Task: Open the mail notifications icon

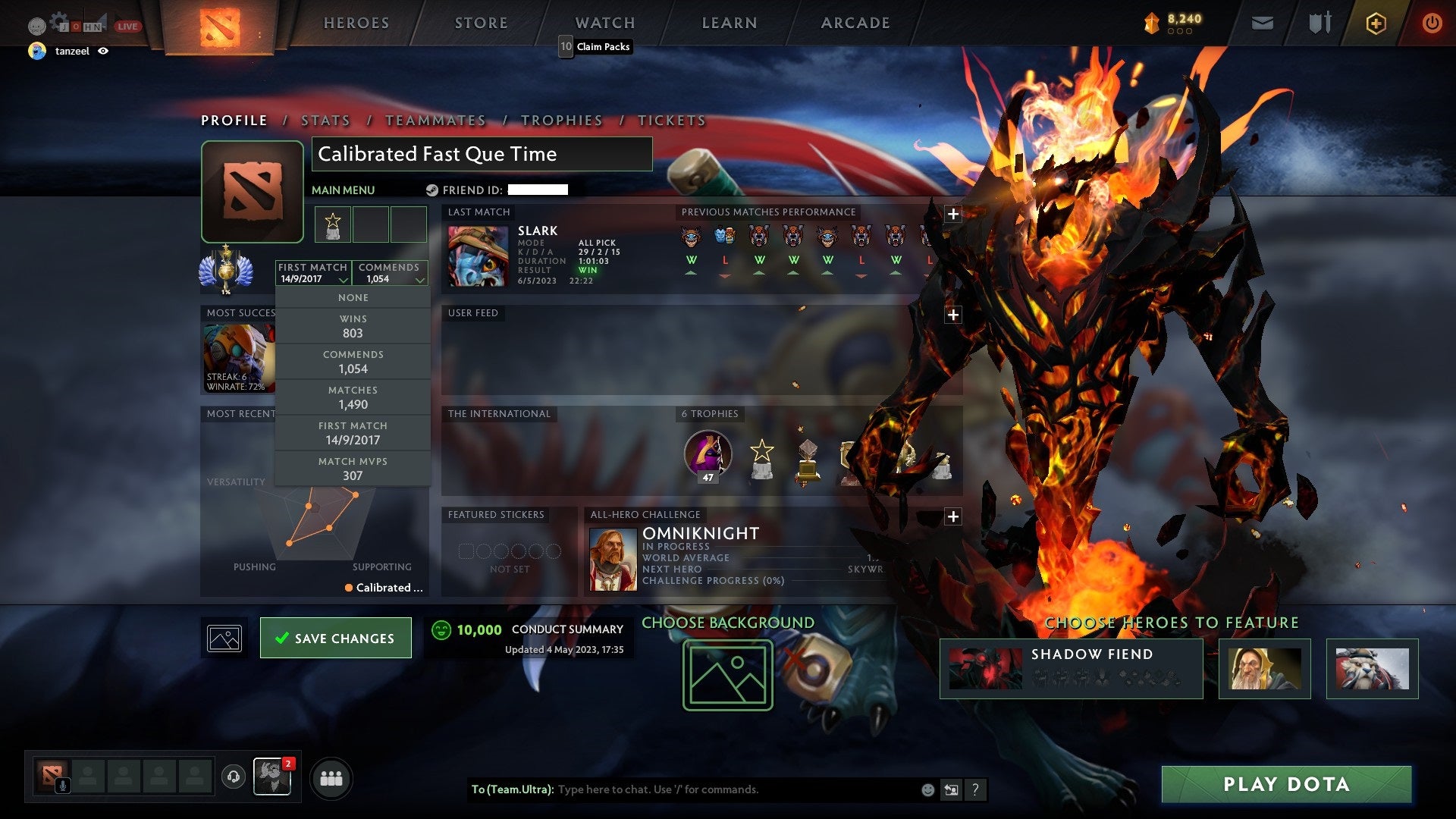Action: click(x=1263, y=24)
